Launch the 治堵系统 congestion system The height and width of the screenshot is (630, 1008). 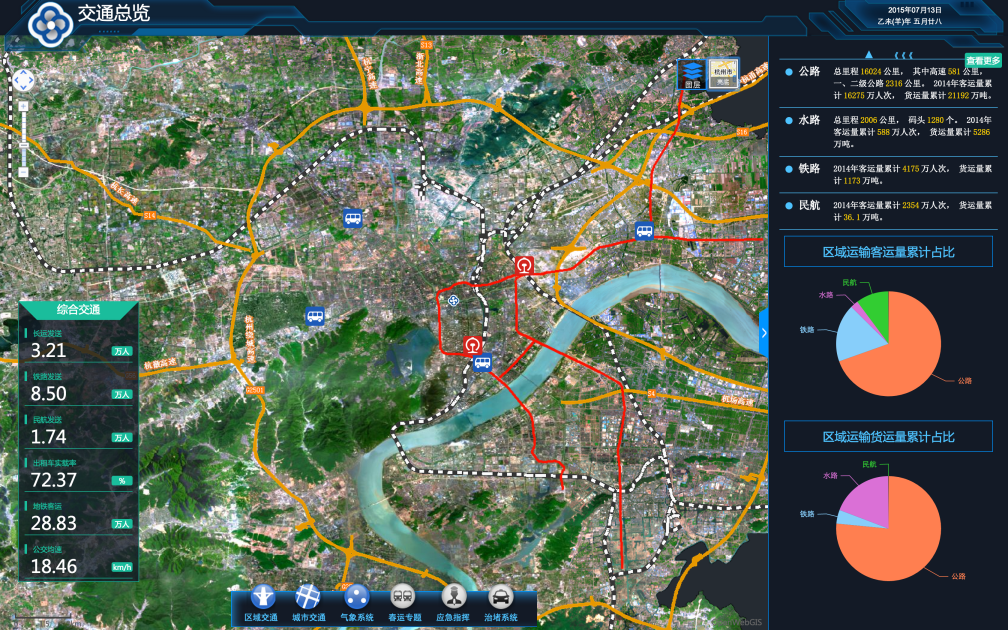[x=501, y=598]
